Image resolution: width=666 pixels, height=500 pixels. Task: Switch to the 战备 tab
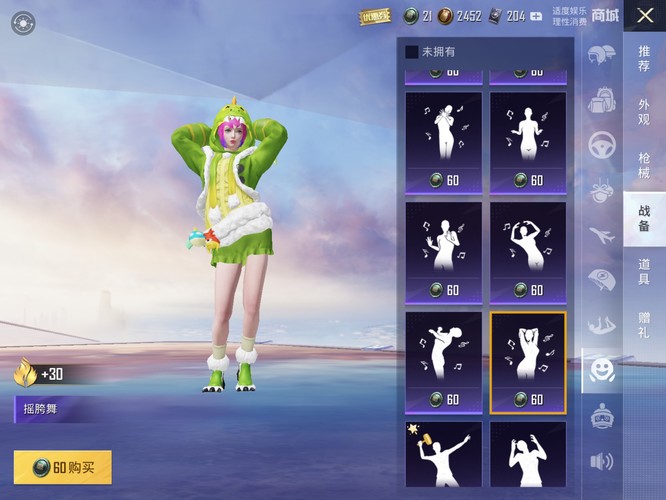(644, 218)
